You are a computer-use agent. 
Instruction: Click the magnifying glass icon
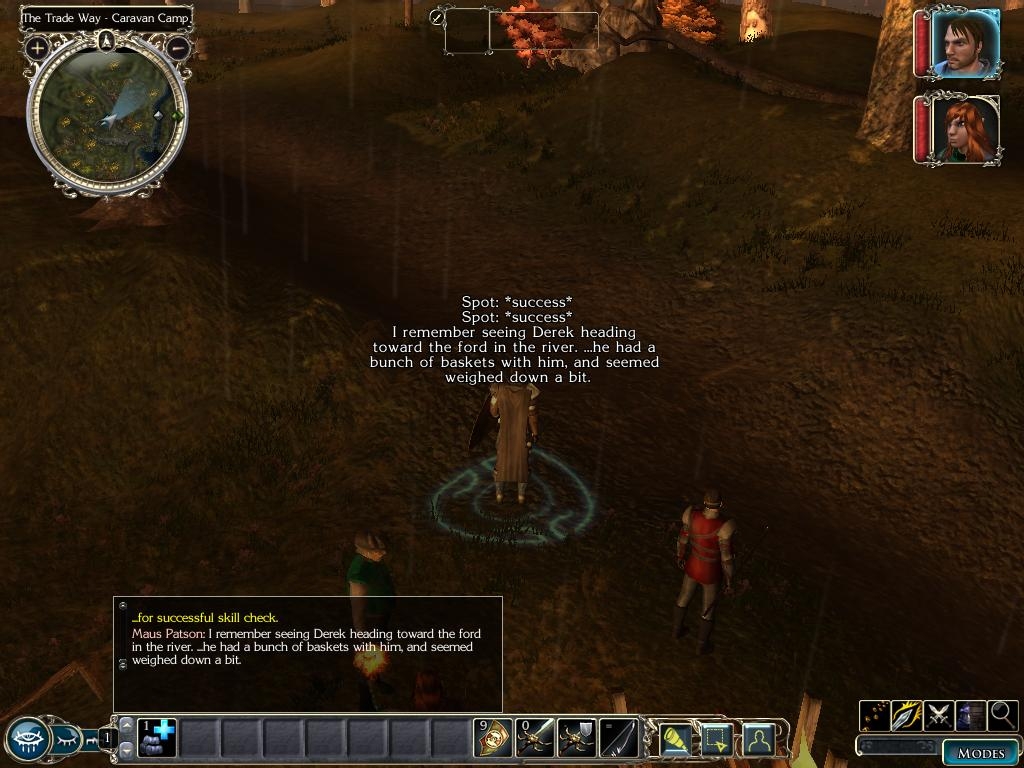1003,715
